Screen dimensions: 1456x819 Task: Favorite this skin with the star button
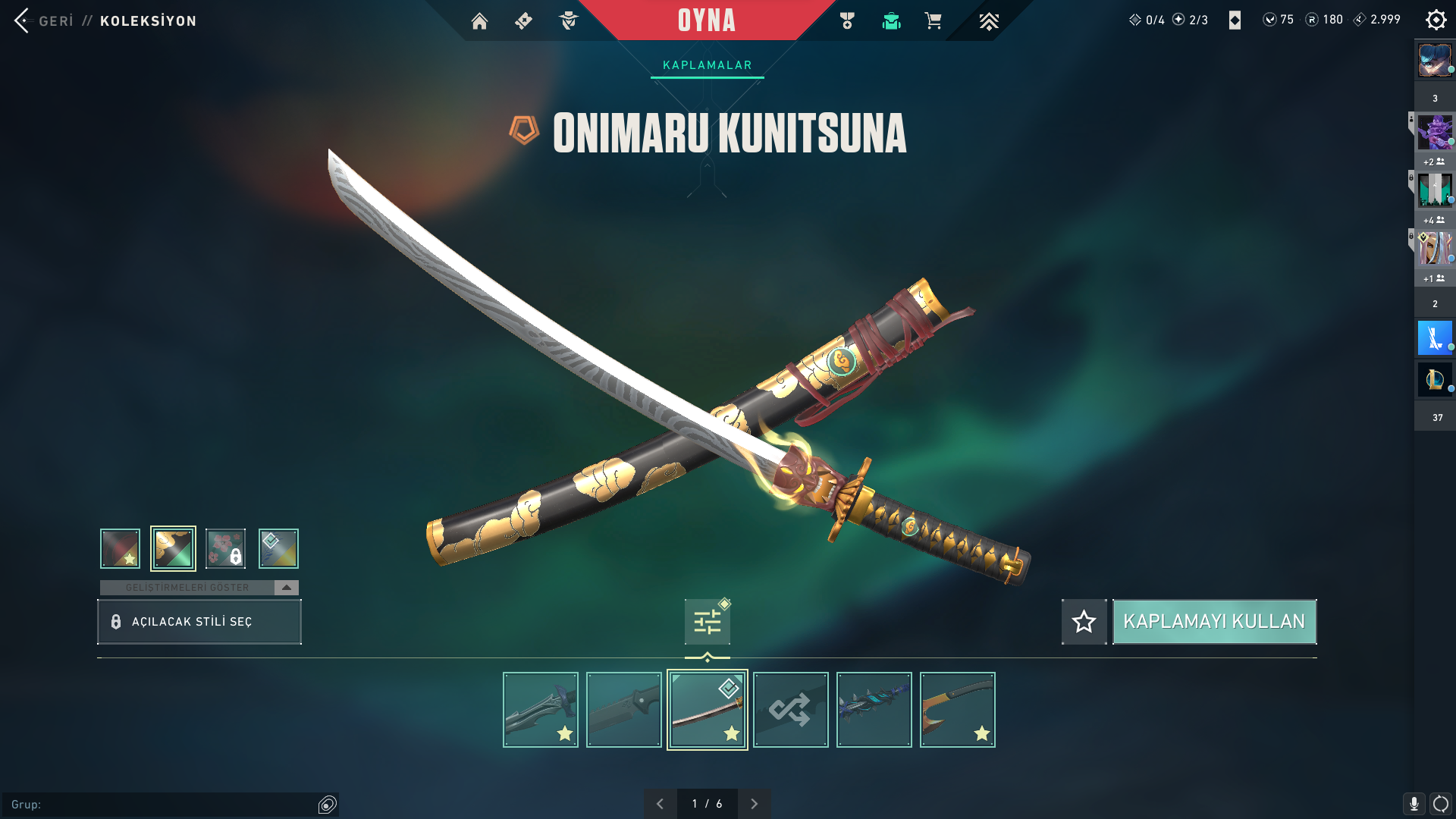coord(1084,622)
